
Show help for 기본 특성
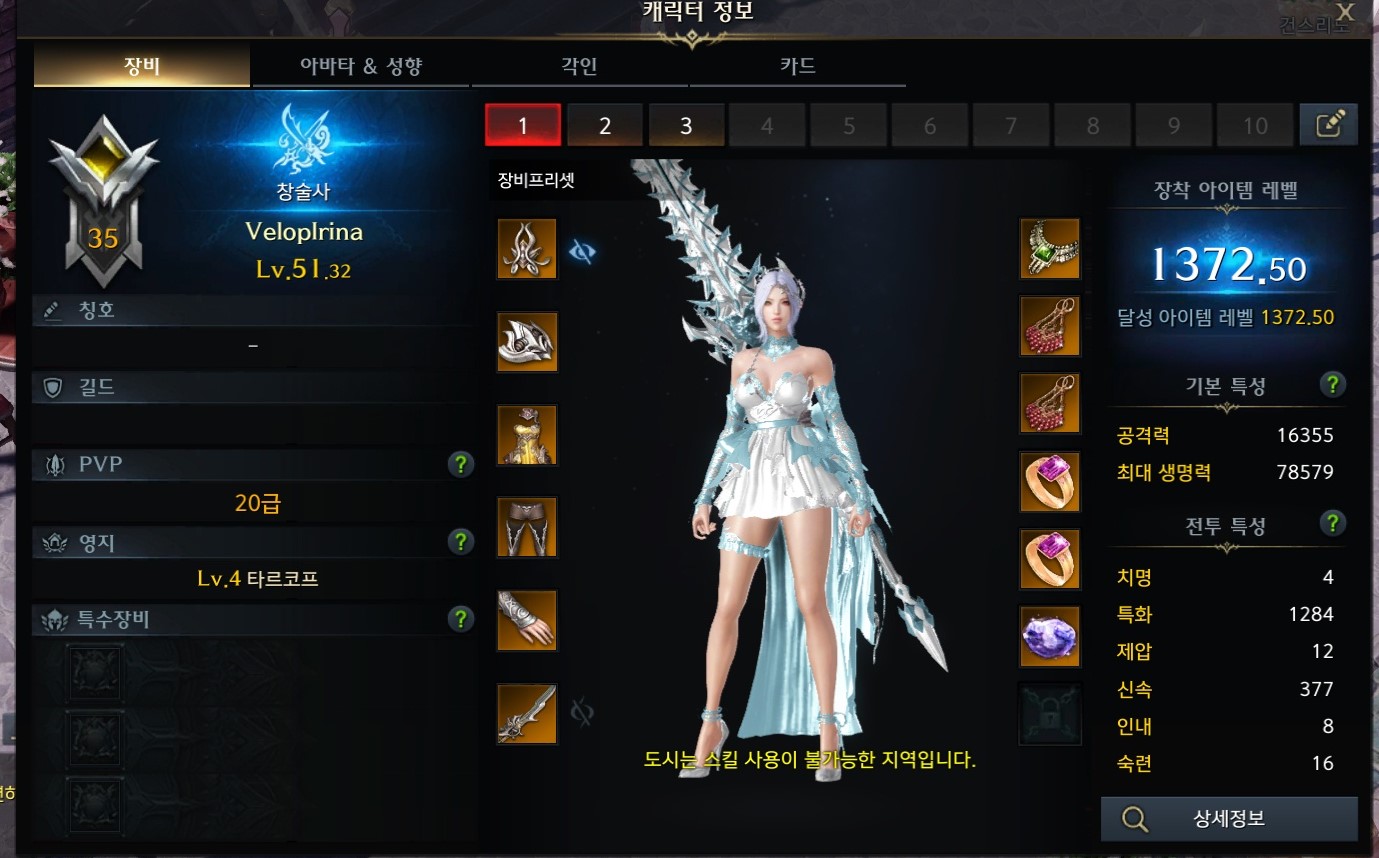[x=1331, y=385]
